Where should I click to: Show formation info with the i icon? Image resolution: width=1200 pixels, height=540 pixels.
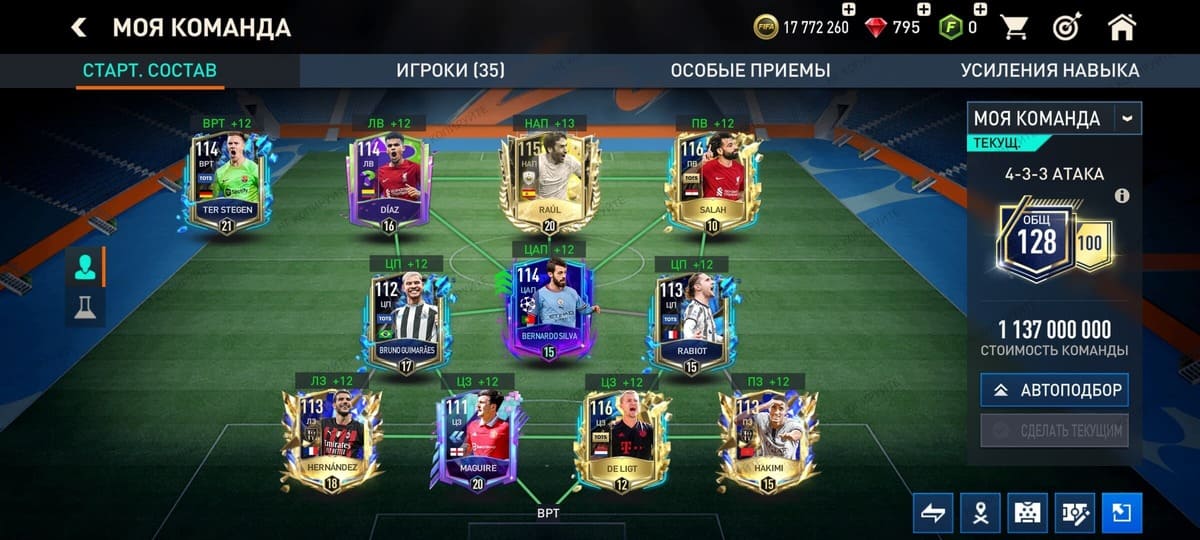pyautogui.click(x=1122, y=195)
